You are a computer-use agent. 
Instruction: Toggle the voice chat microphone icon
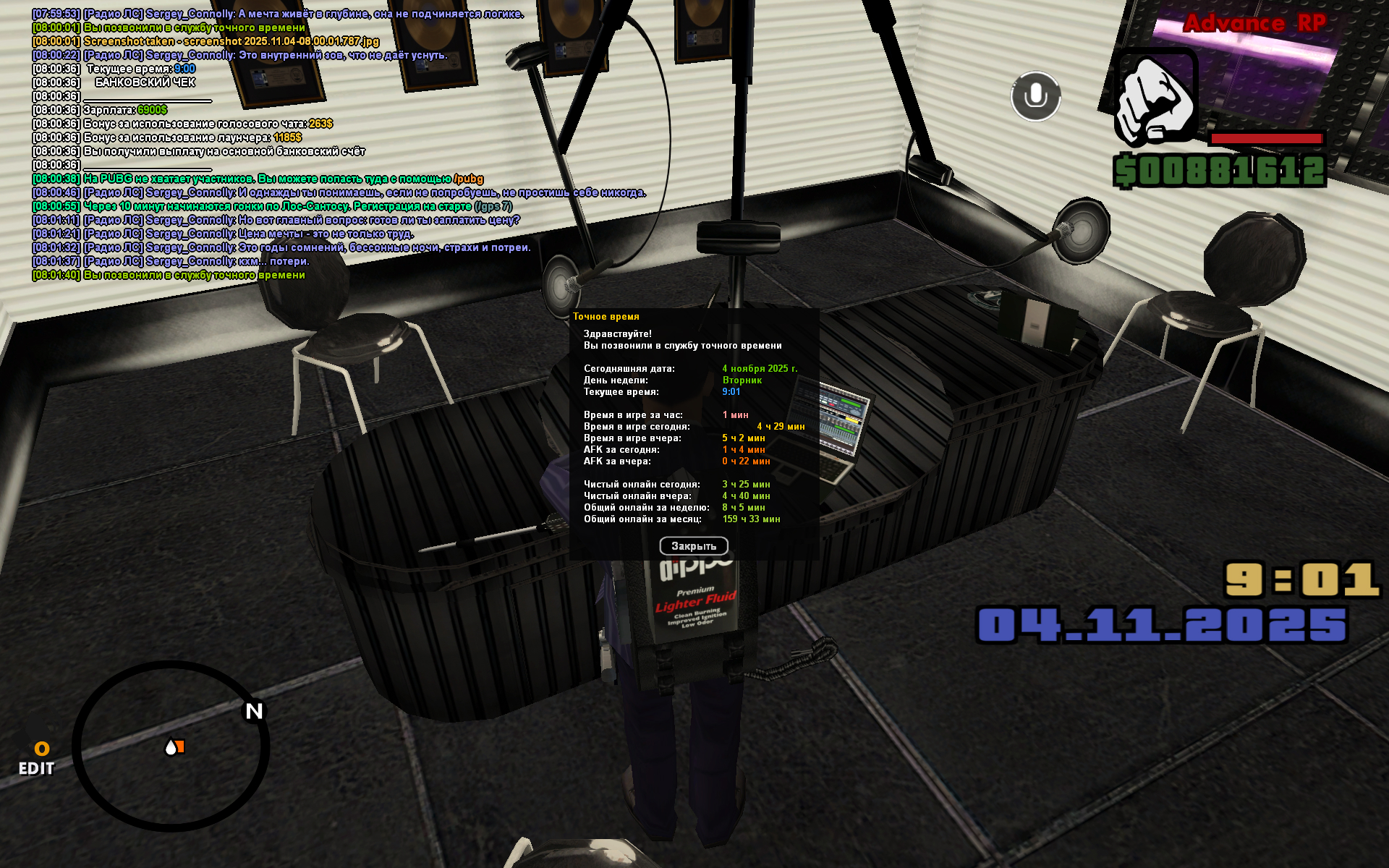(x=1035, y=96)
